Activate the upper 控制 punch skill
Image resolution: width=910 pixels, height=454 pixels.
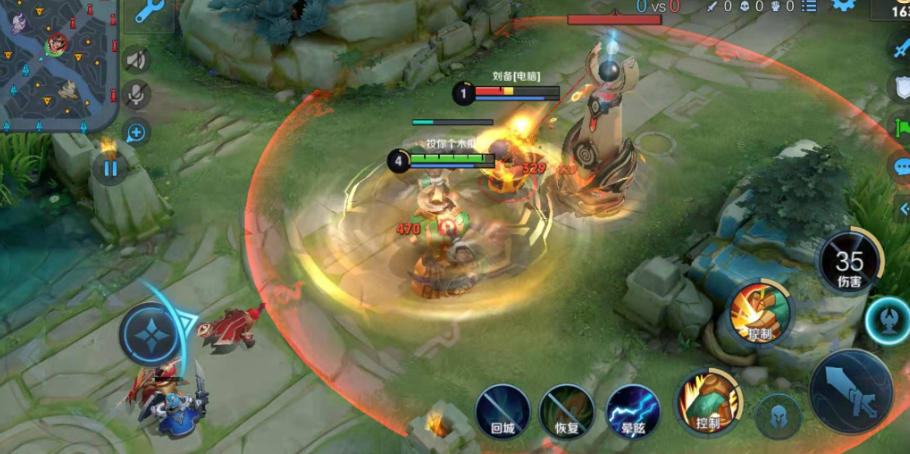click(x=760, y=312)
